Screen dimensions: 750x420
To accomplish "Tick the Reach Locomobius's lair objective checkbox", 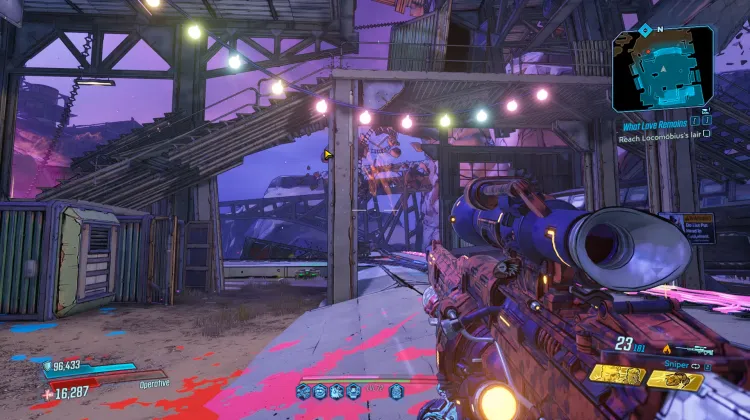I will [x=707, y=133].
